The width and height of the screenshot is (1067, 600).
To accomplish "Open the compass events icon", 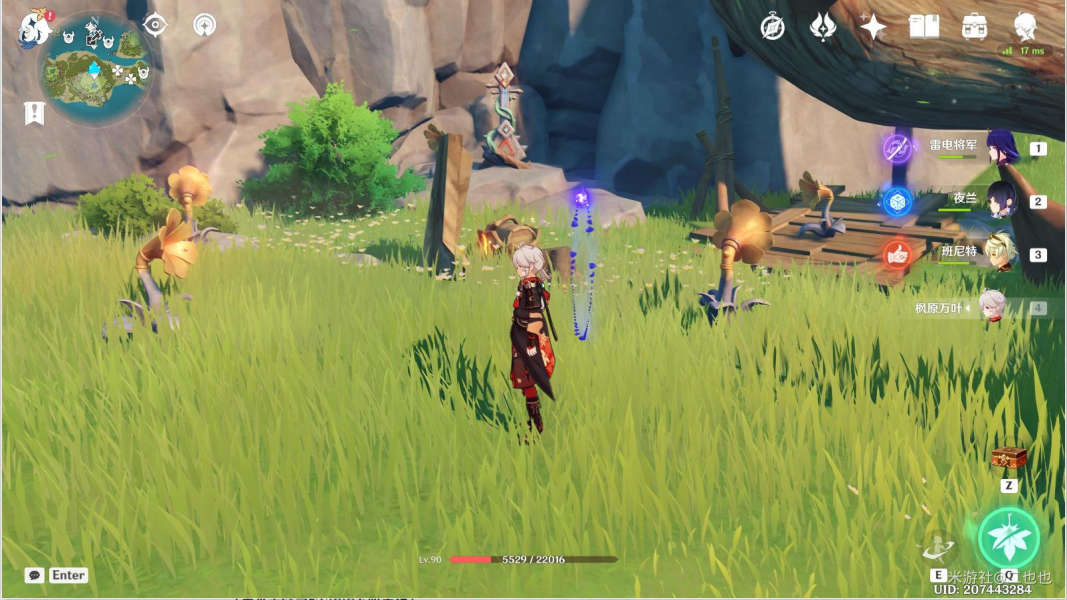I will pyautogui.click(x=772, y=27).
